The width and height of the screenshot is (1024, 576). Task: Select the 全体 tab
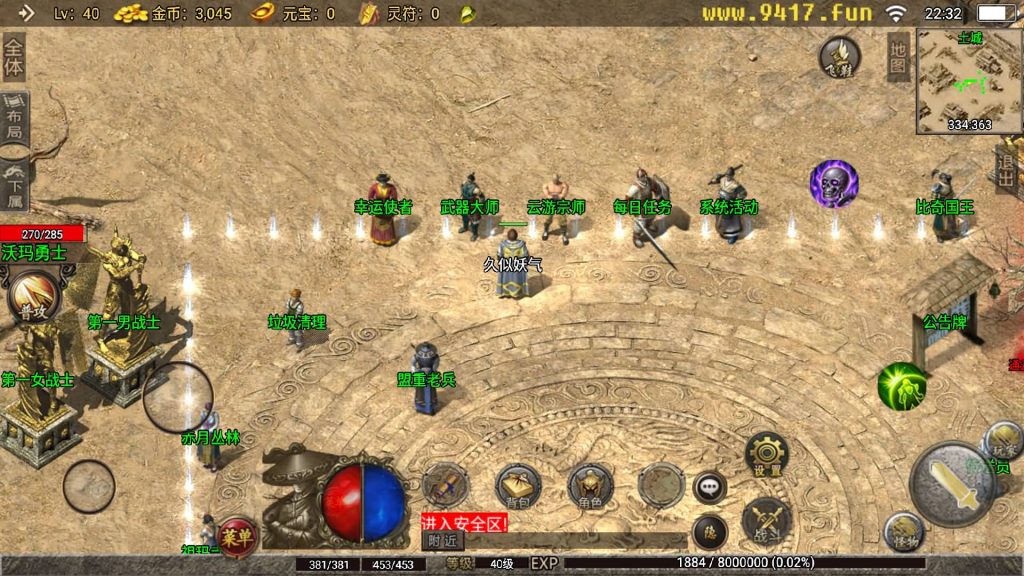(13, 58)
